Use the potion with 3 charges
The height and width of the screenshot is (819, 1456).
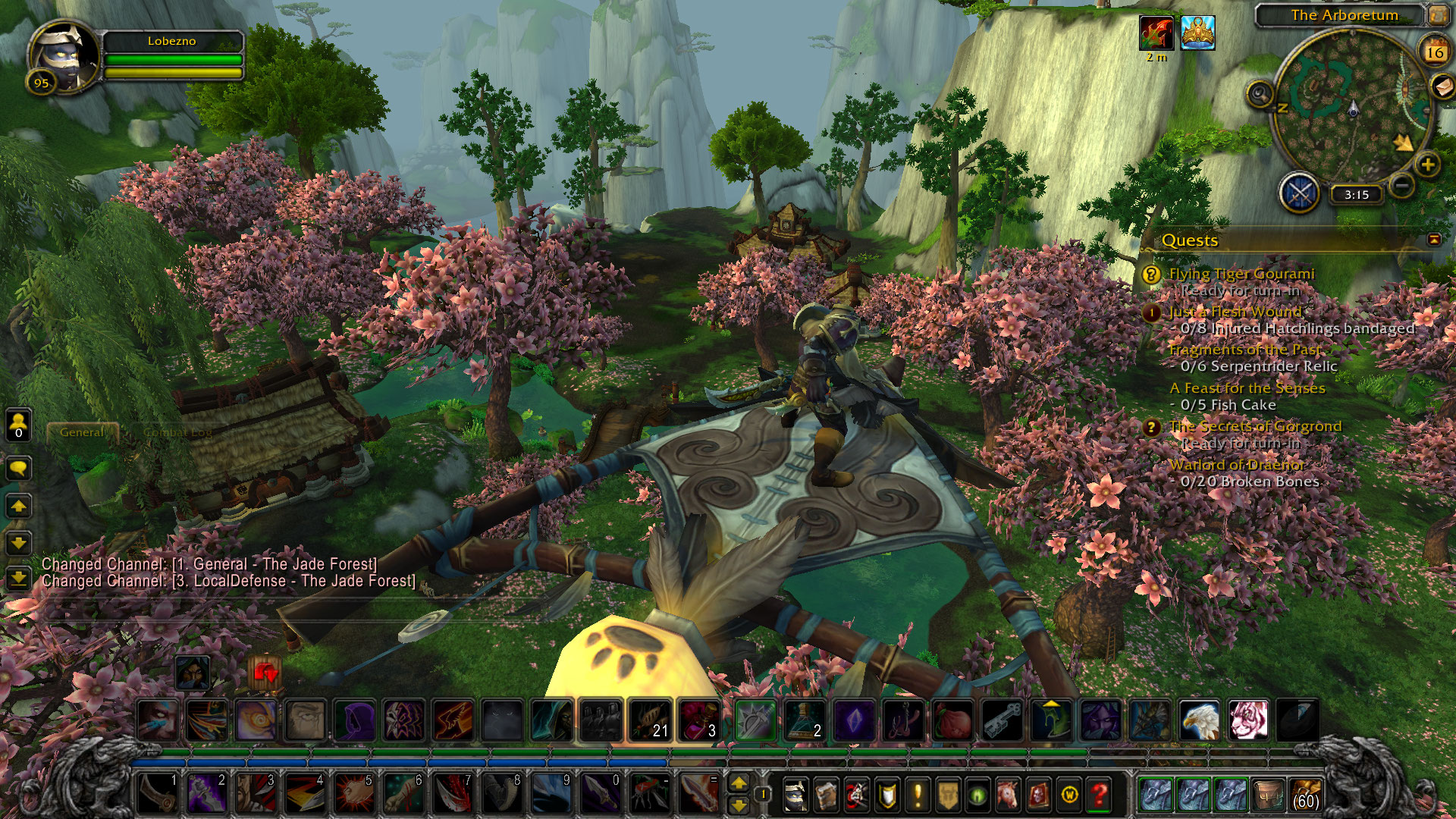click(698, 720)
